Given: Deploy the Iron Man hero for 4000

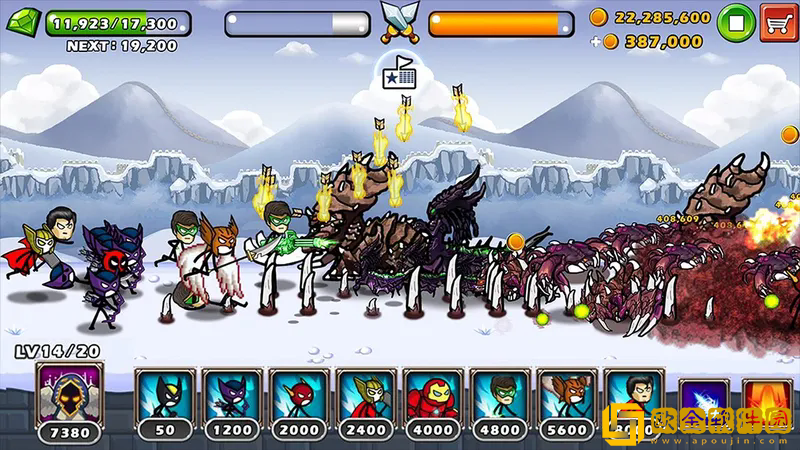Looking at the screenshot, I should [433, 397].
